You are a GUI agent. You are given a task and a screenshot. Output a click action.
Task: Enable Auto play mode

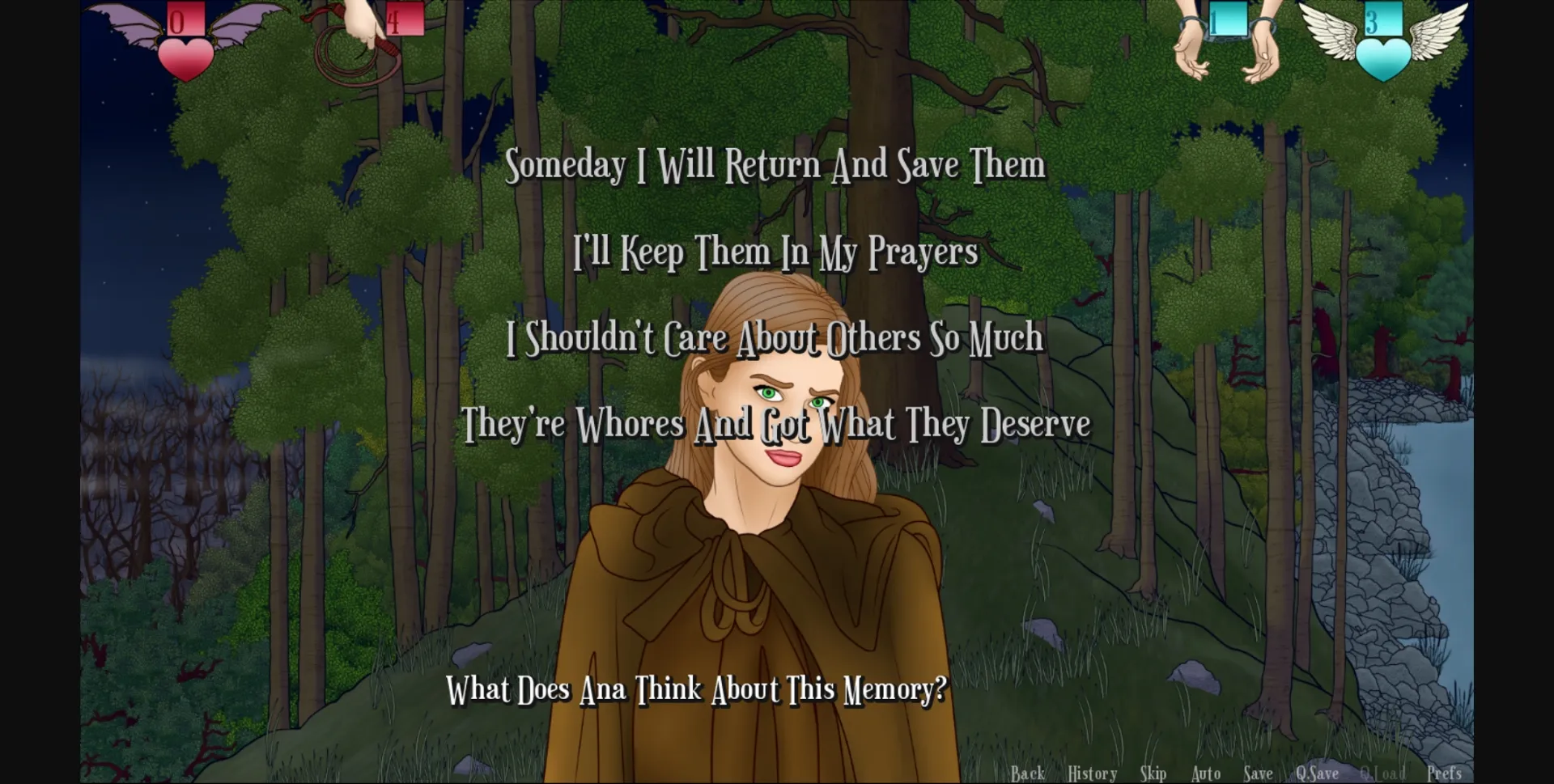pos(1205,773)
